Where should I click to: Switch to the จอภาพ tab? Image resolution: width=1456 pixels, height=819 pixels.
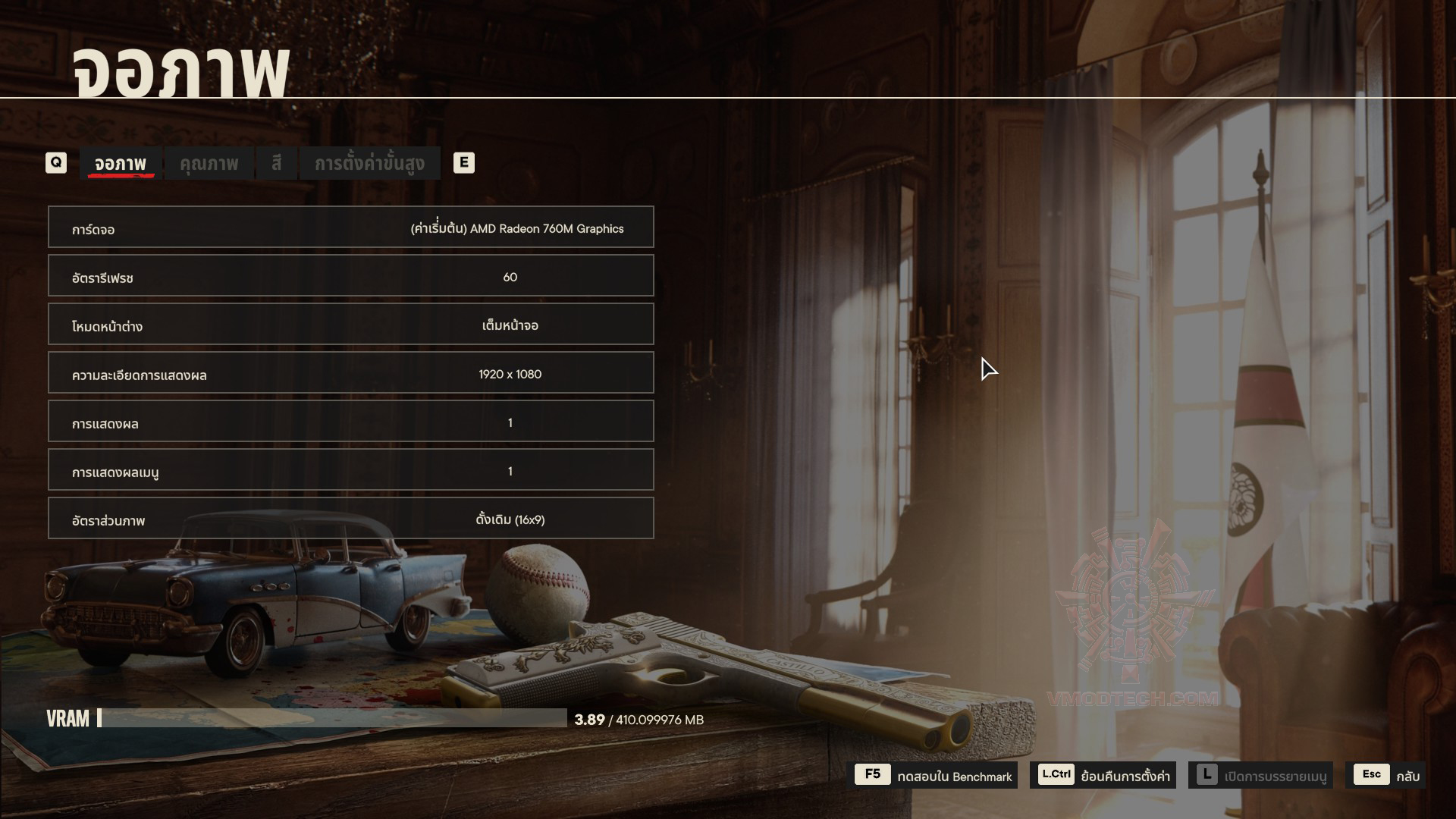[121, 163]
